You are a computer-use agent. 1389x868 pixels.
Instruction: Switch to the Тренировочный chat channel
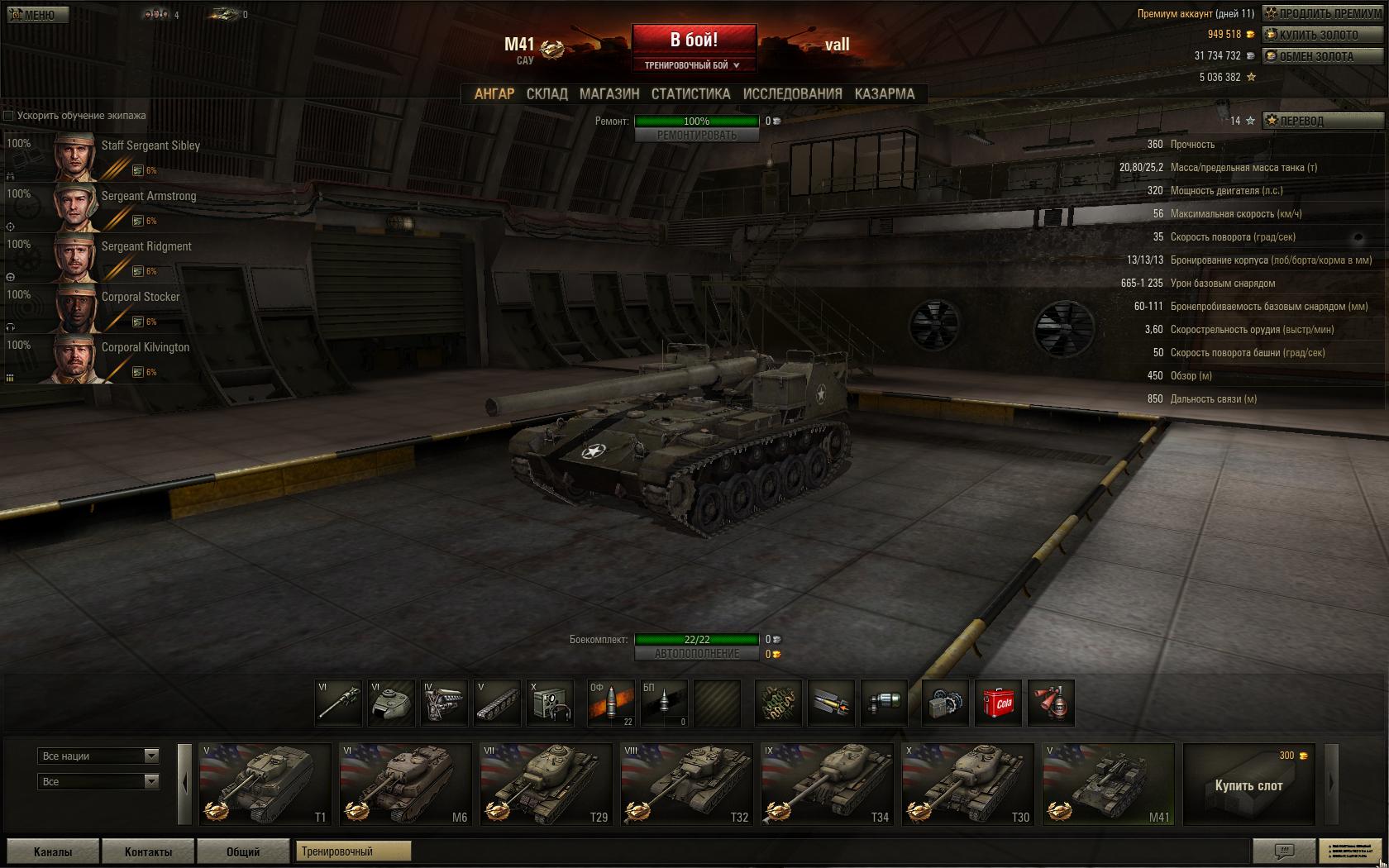tap(354, 851)
